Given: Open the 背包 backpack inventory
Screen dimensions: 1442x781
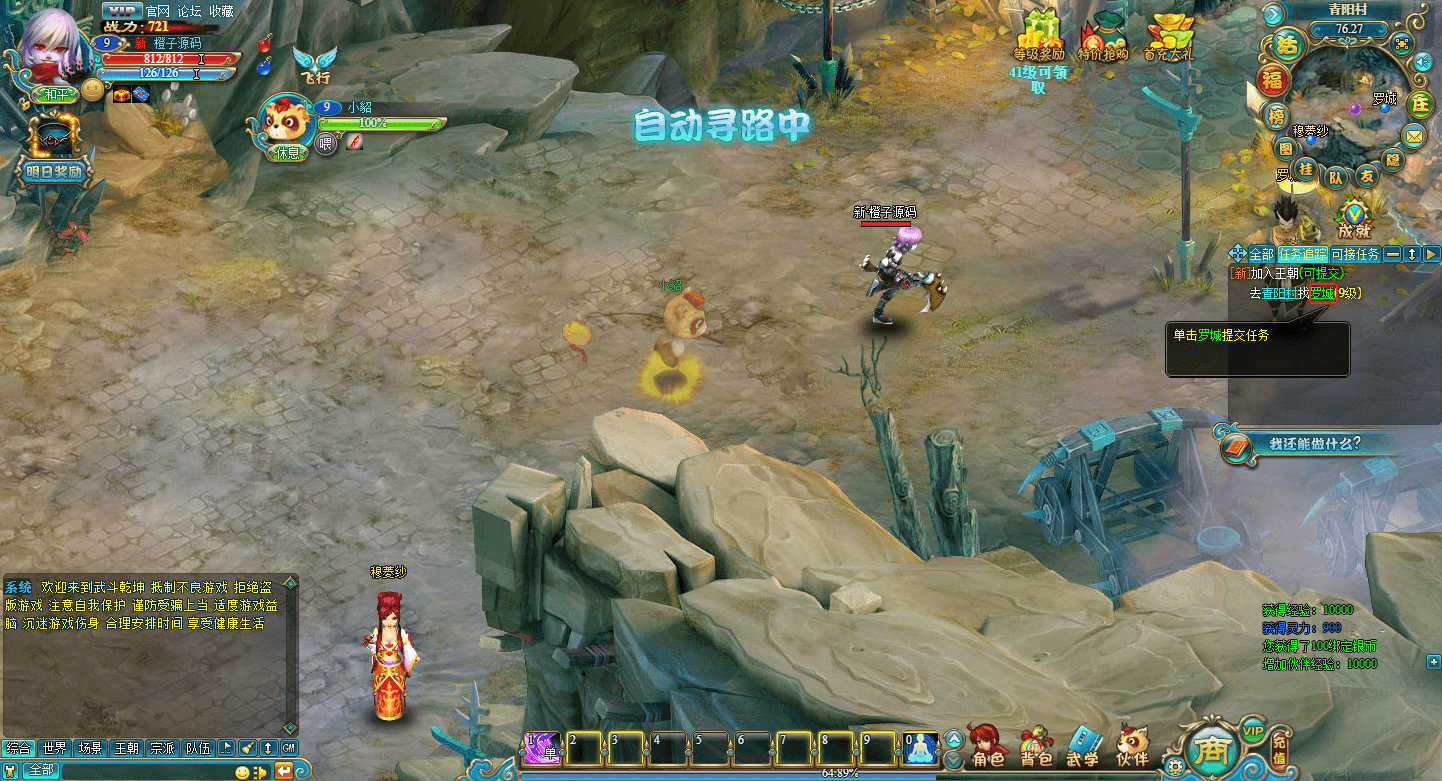Looking at the screenshot, I should 1036,746.
